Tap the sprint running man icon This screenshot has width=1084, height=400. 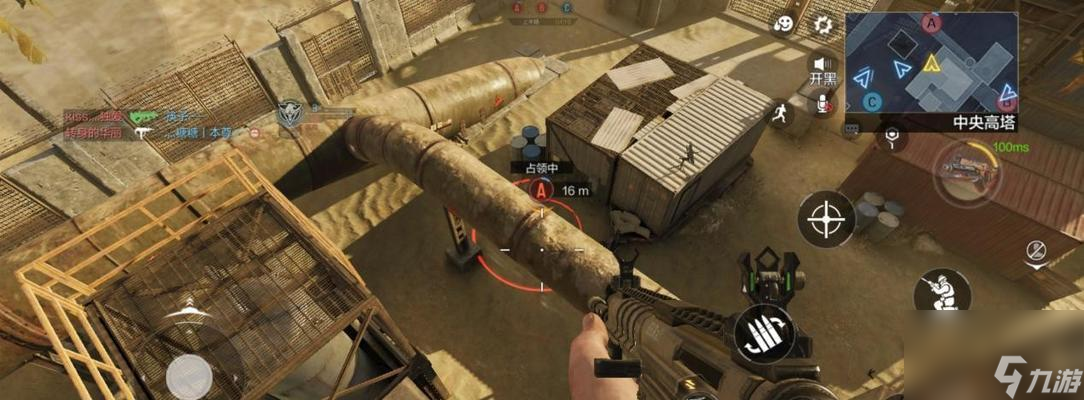(x=780, y=113)
